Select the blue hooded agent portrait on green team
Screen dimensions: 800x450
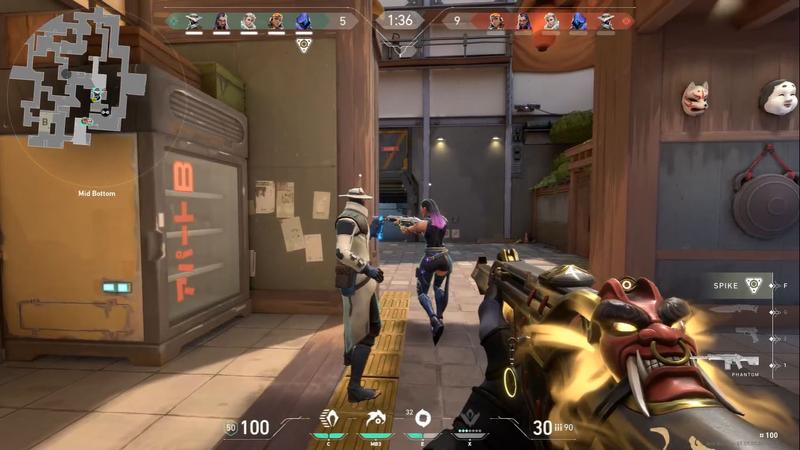point(304,20)
